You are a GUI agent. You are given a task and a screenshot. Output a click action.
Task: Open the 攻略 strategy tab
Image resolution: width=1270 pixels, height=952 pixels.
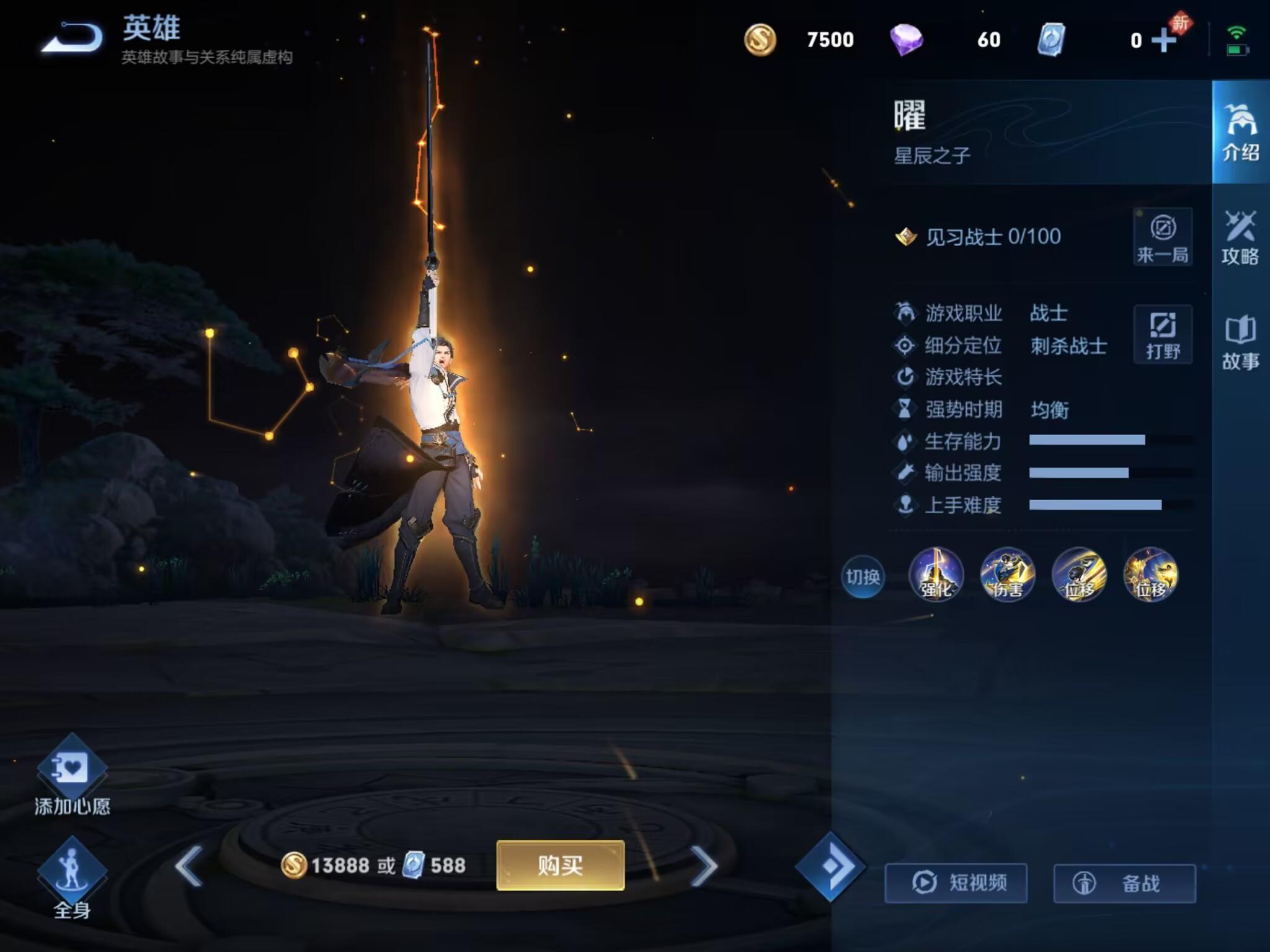point(1240,238)
